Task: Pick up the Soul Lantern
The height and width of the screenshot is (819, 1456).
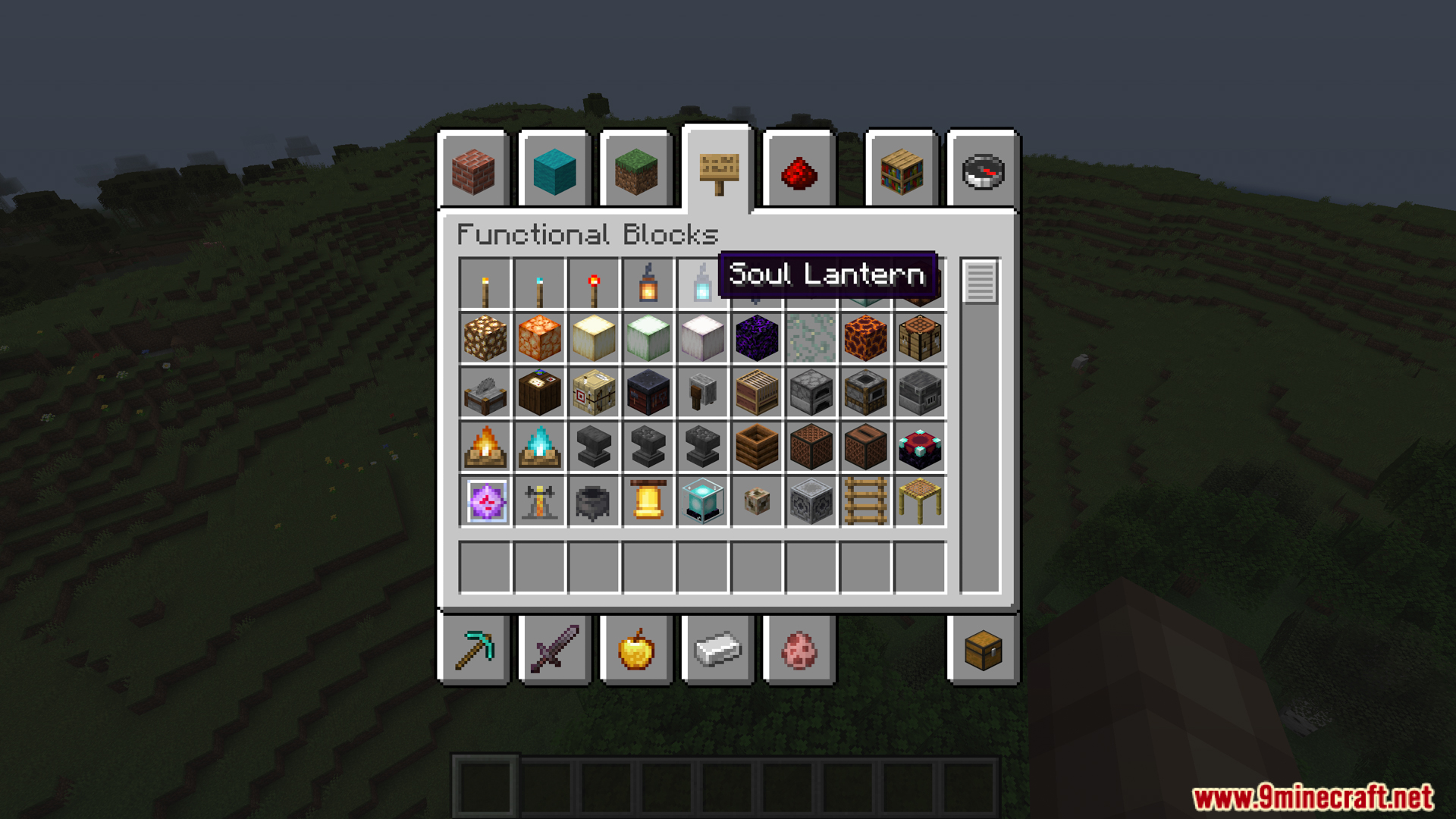Action: [704, 284]
